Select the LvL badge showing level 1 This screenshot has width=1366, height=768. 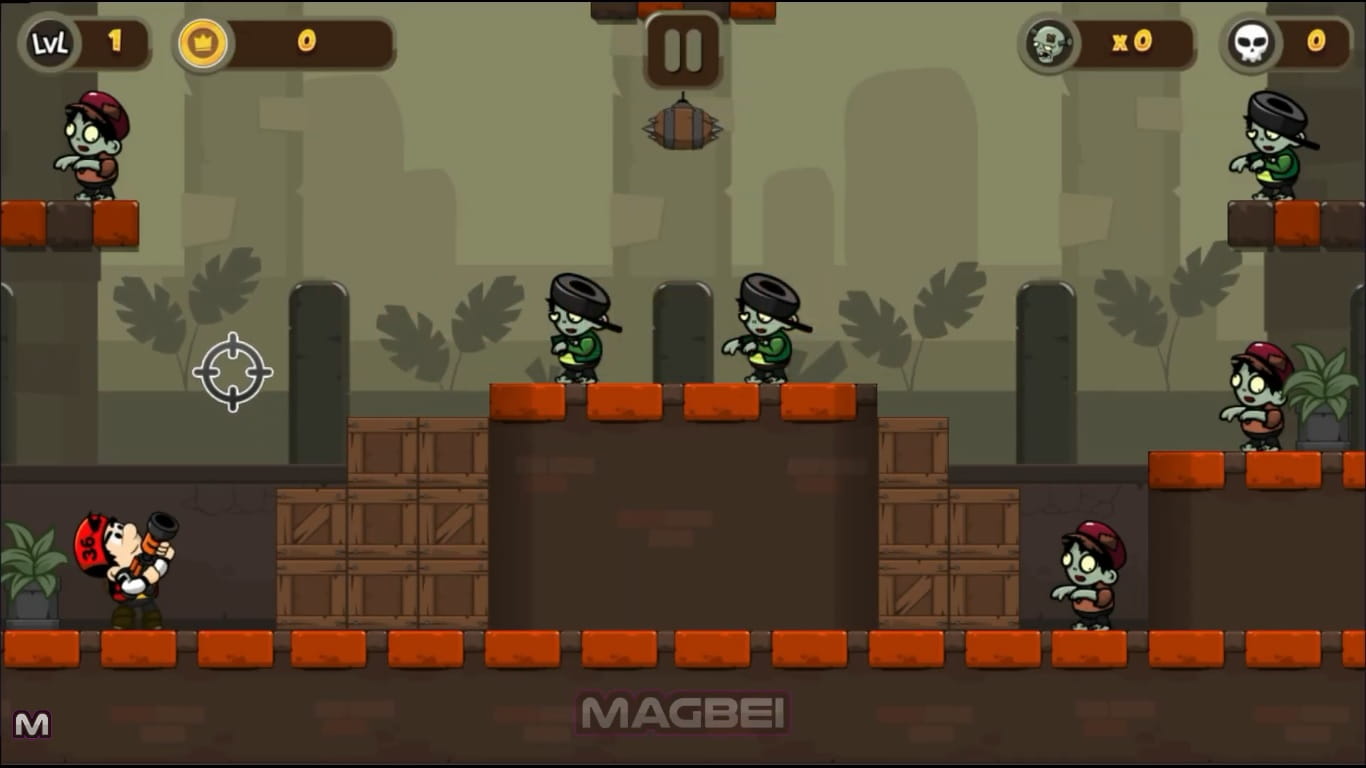[x=49, y=43]
